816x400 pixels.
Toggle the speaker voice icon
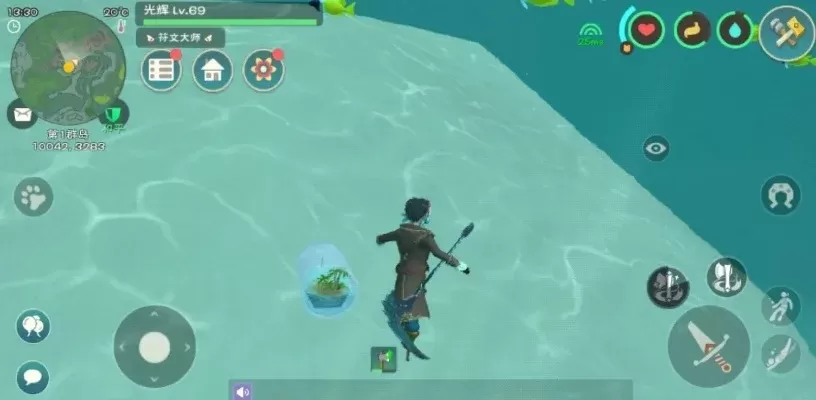(x=243, y=391)
